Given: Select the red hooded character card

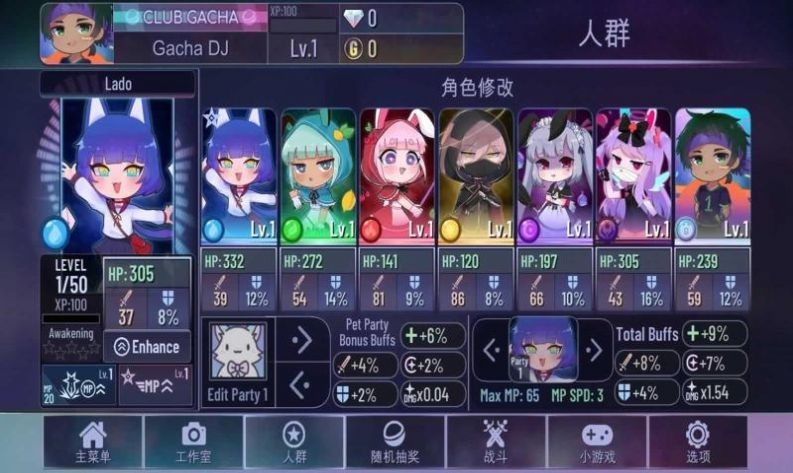Looking at the screenshot, I should click(x=397, y=176).
